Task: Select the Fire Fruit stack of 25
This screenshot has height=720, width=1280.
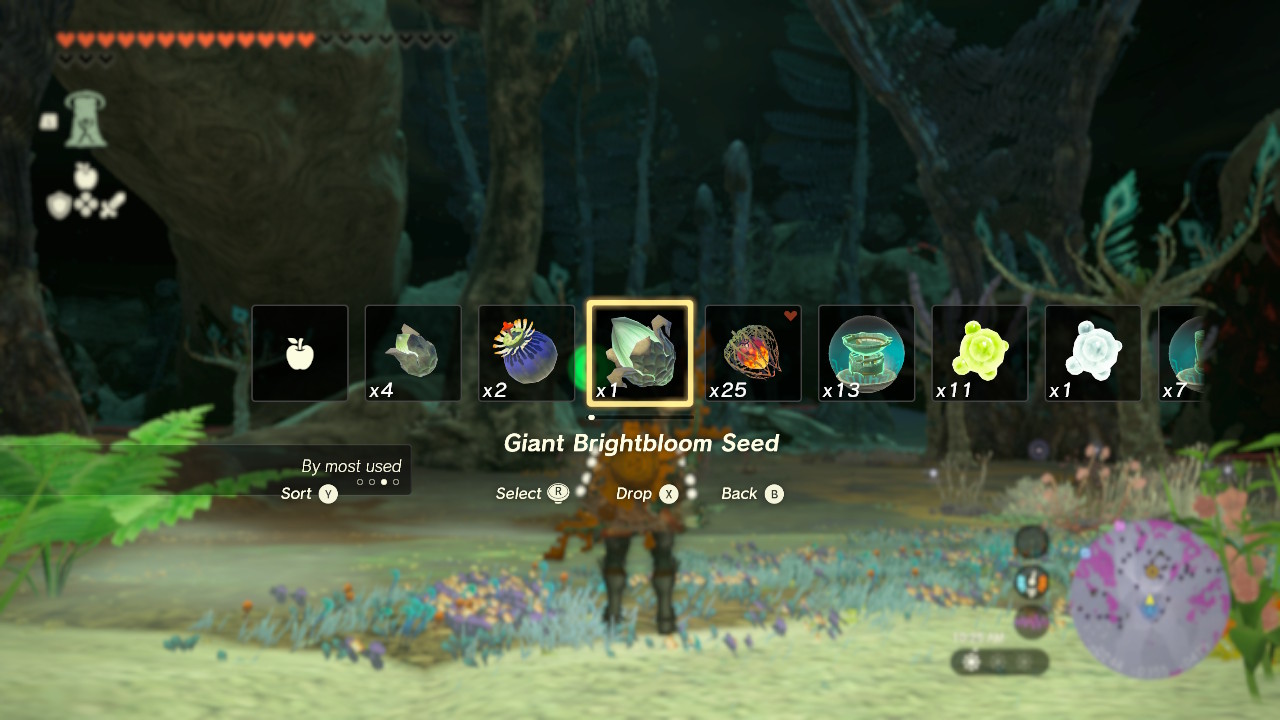Action: point(753,352)
